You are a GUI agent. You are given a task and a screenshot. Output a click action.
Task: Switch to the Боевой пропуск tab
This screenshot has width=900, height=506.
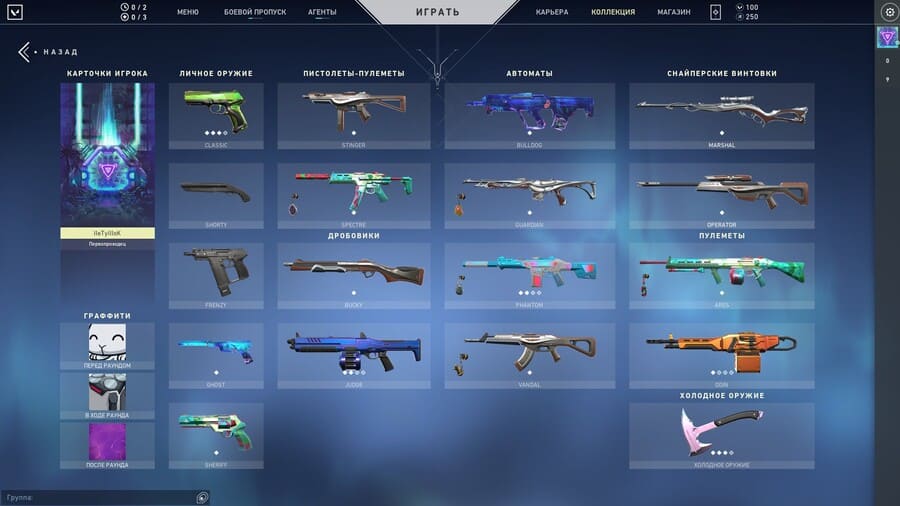(x=255, y=12)
